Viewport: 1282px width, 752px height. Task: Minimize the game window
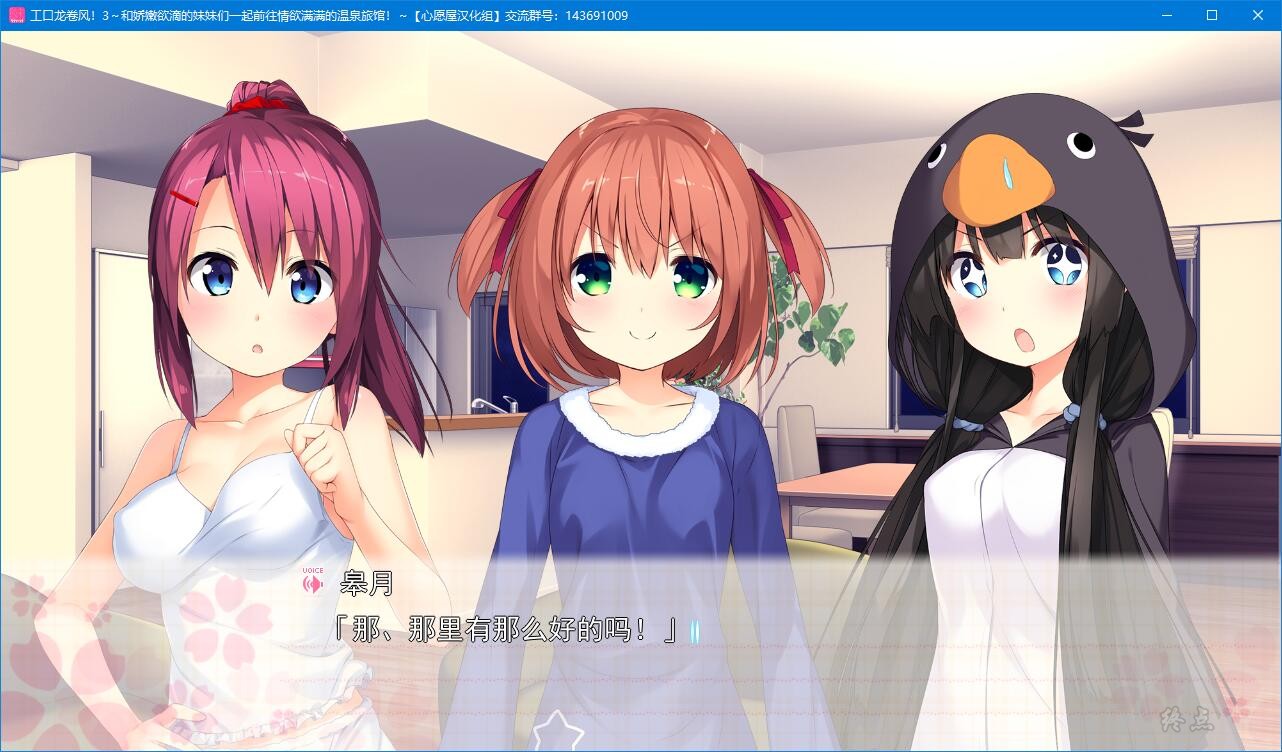pos(1165,15)
